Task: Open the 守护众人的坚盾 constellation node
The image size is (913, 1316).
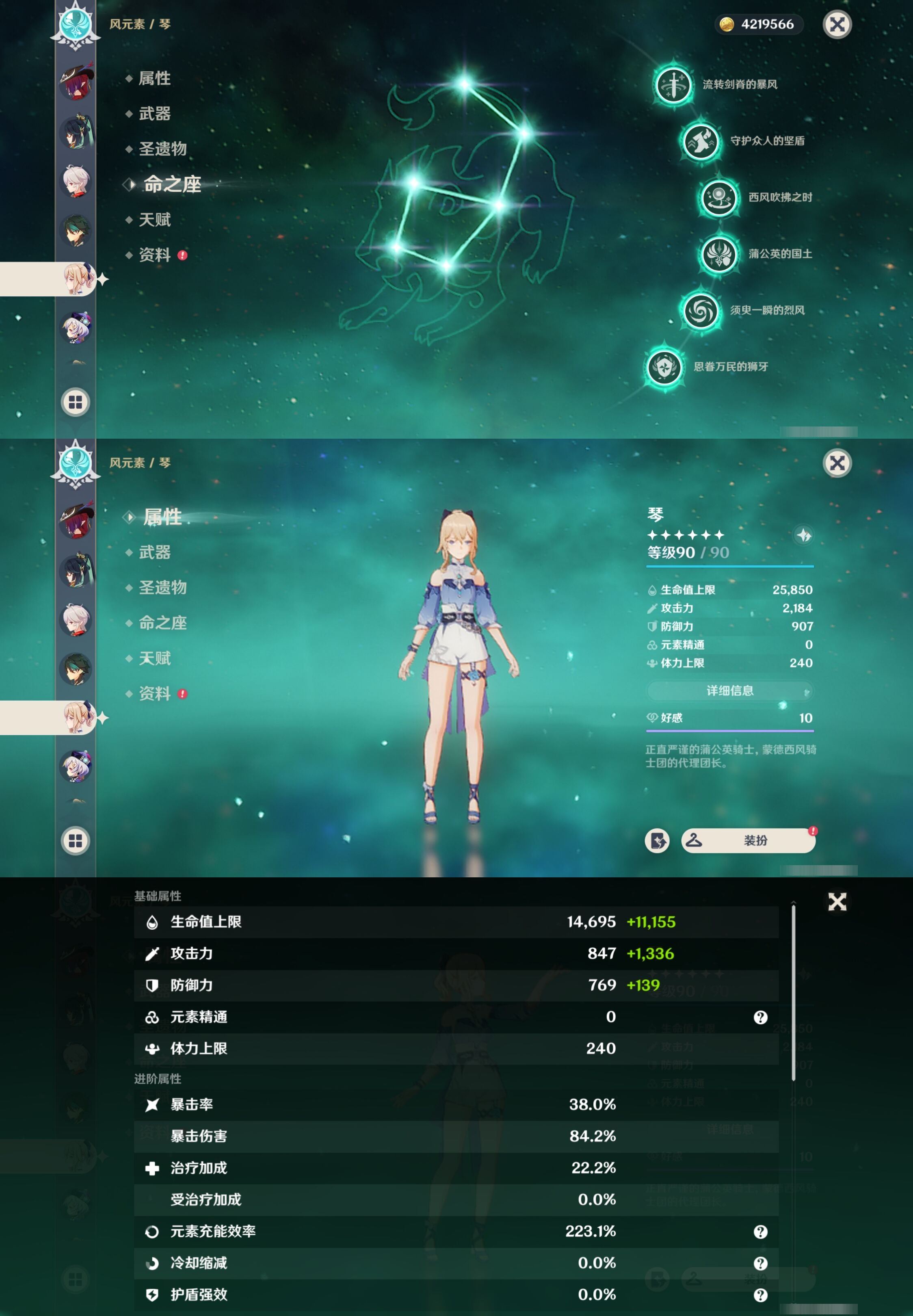Action: [x=701, y=141]
